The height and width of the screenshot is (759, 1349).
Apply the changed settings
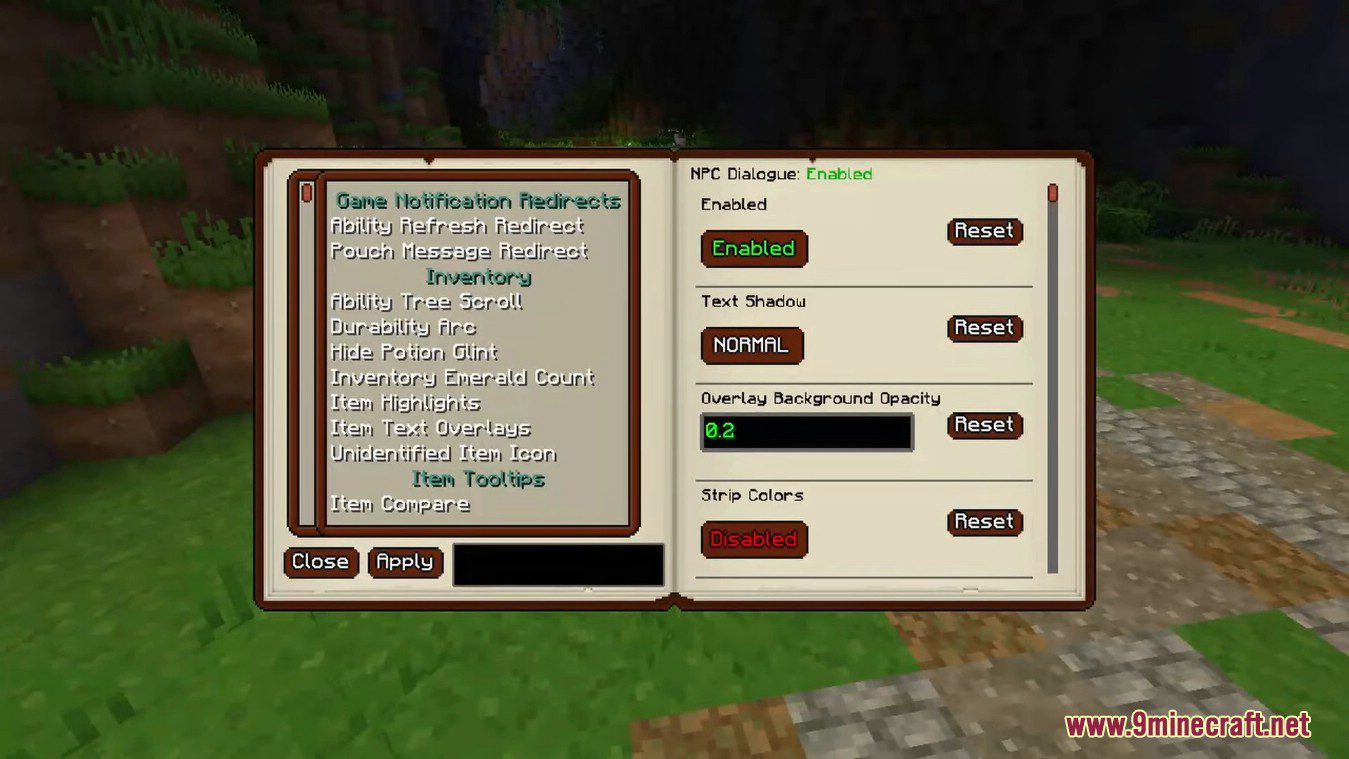[x=406, y=562]
